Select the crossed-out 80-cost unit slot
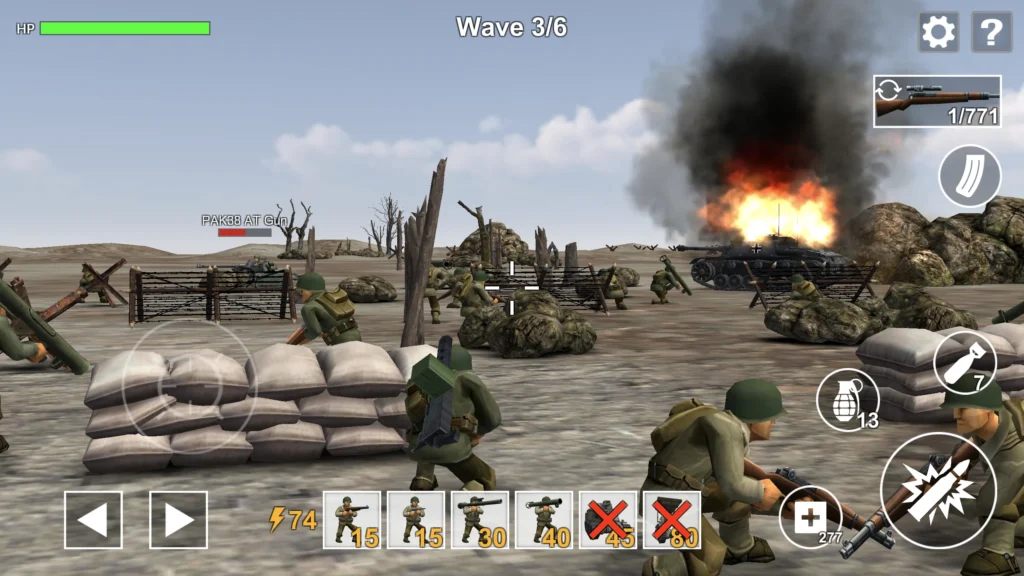This screenshot has height=576, width=1024. pos(672,520)
